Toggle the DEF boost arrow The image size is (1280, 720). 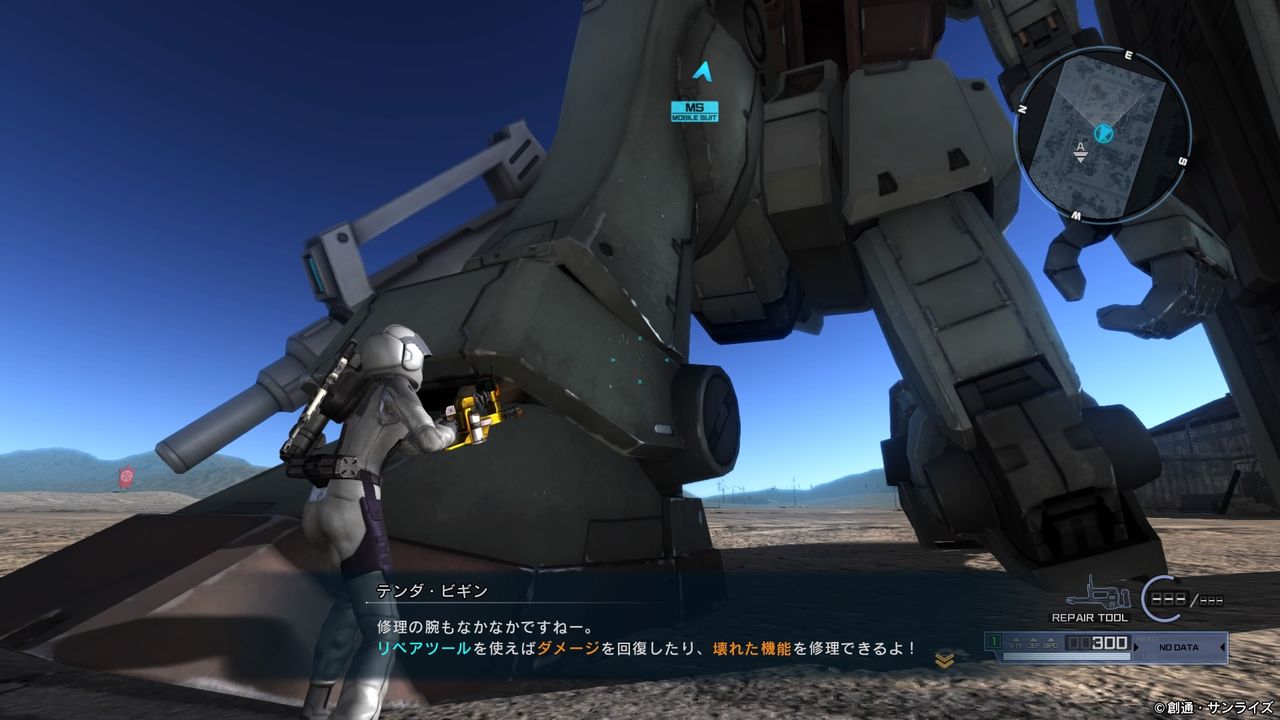(x=1033, y=641)
